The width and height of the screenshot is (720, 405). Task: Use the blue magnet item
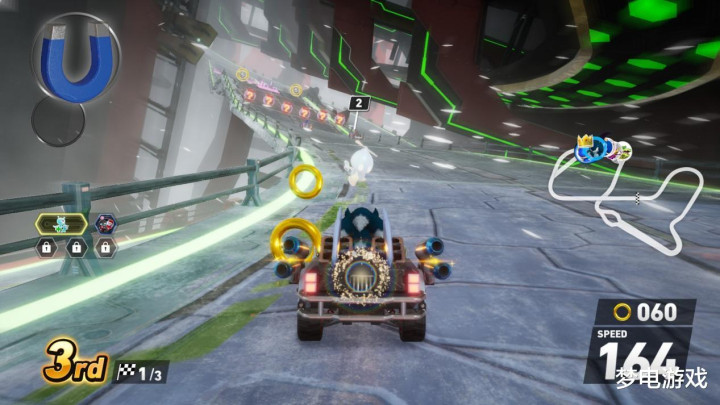pyautogui.click(x=75, y=58)
